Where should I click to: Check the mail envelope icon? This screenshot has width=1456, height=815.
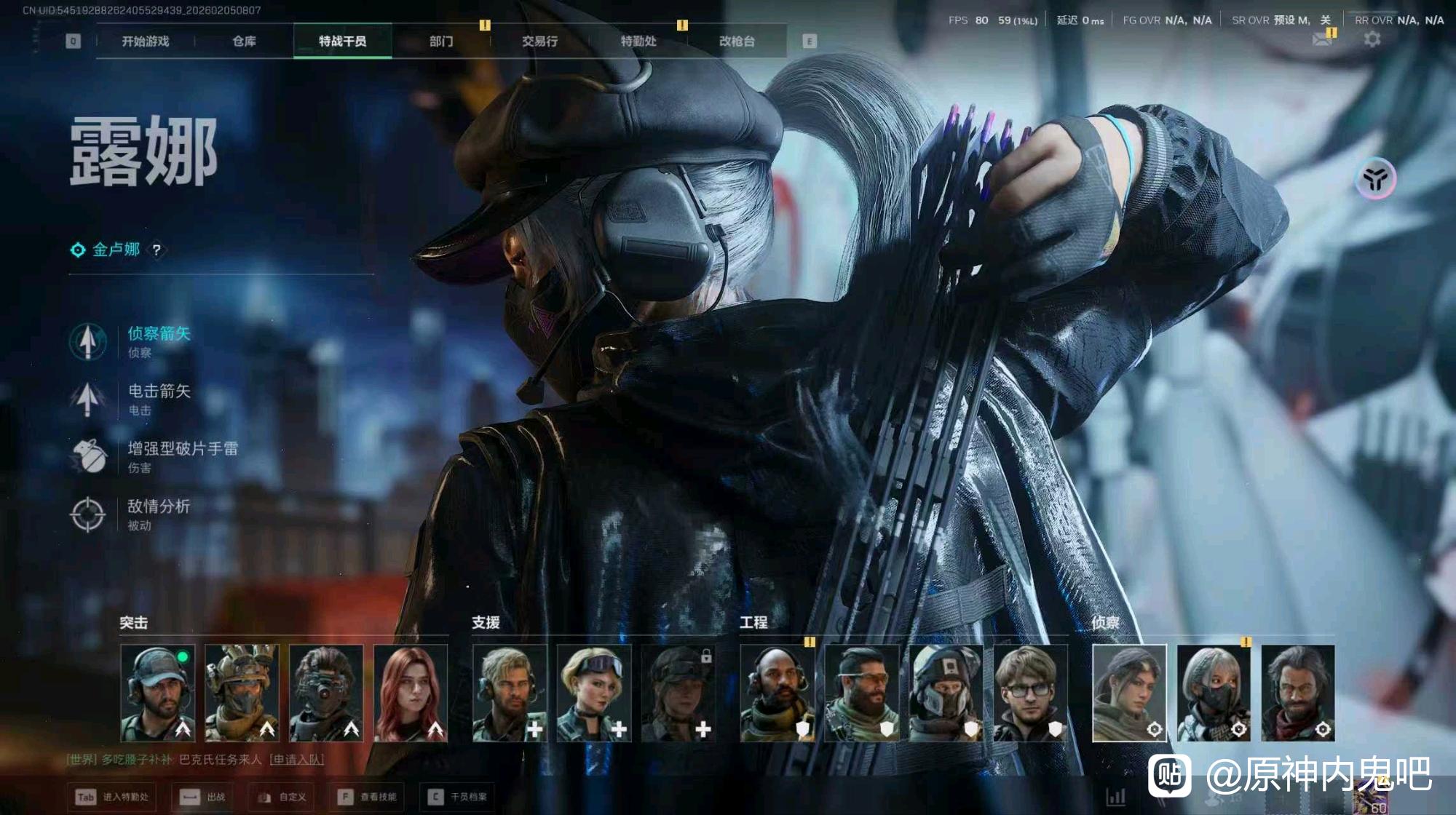pos(1323,39)
